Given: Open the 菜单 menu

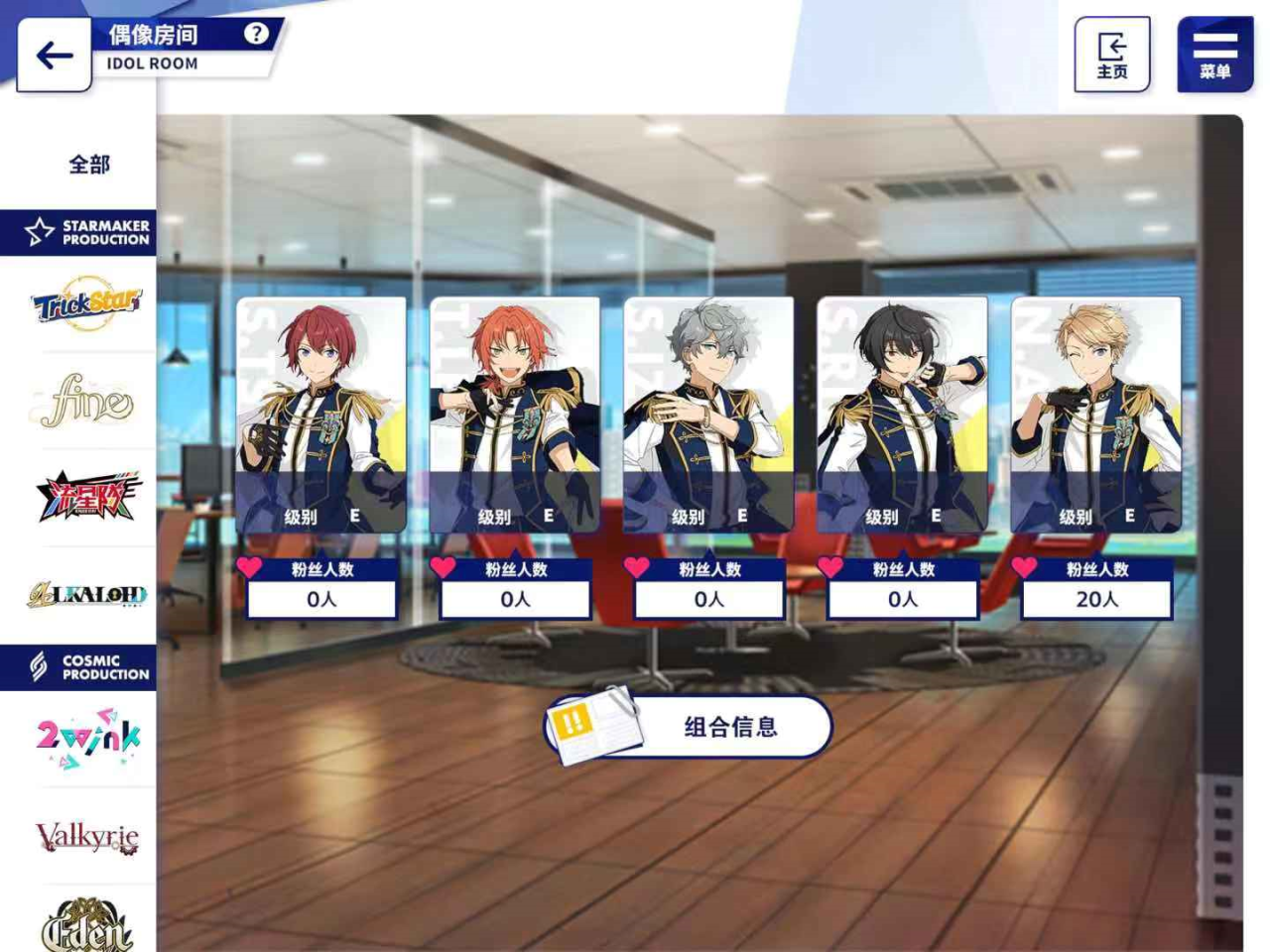Looking at the screenshot, I should point(1214,55).
